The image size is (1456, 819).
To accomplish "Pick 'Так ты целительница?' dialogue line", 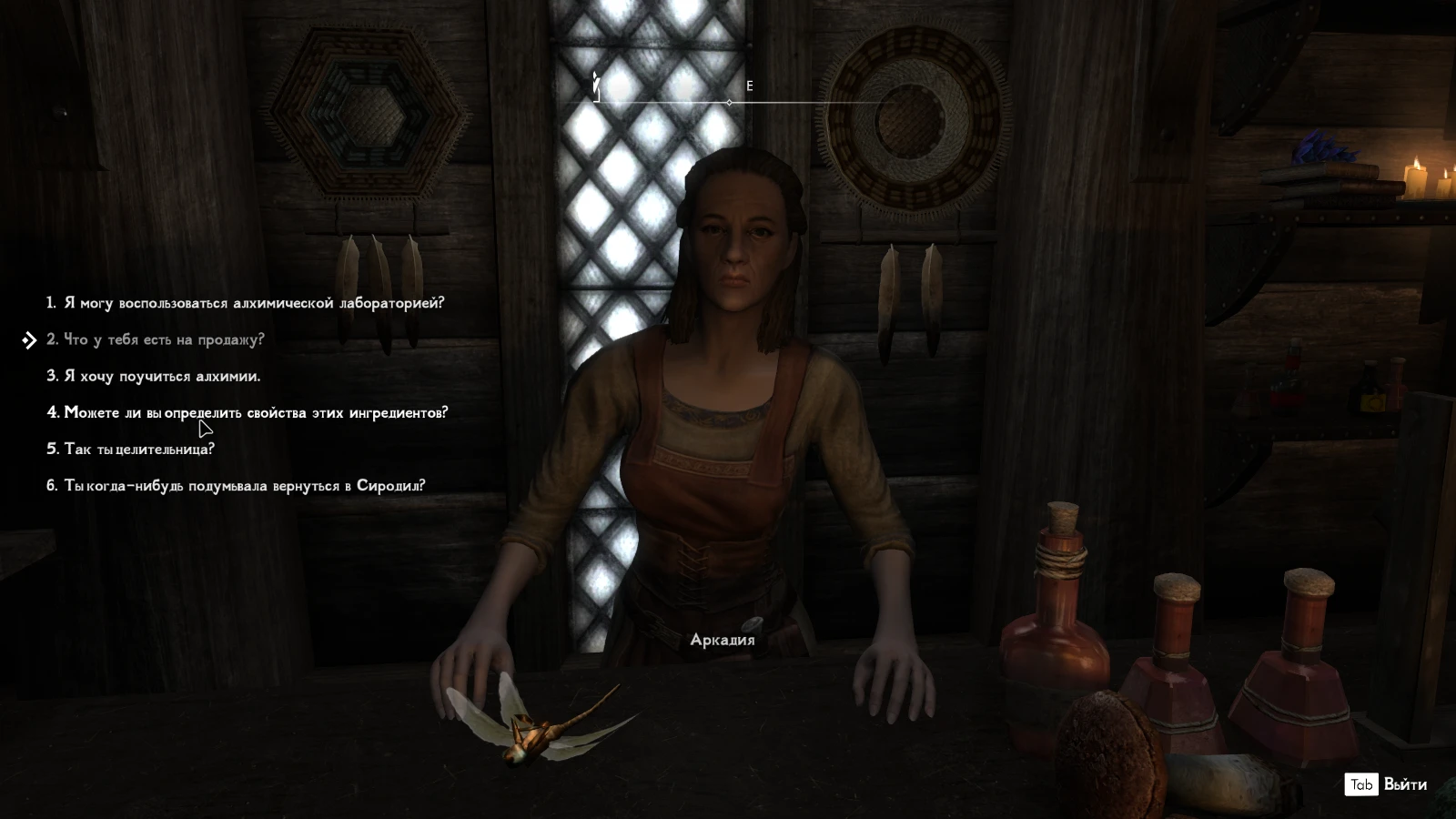I will pyautogui.click(x=131, y=449).
